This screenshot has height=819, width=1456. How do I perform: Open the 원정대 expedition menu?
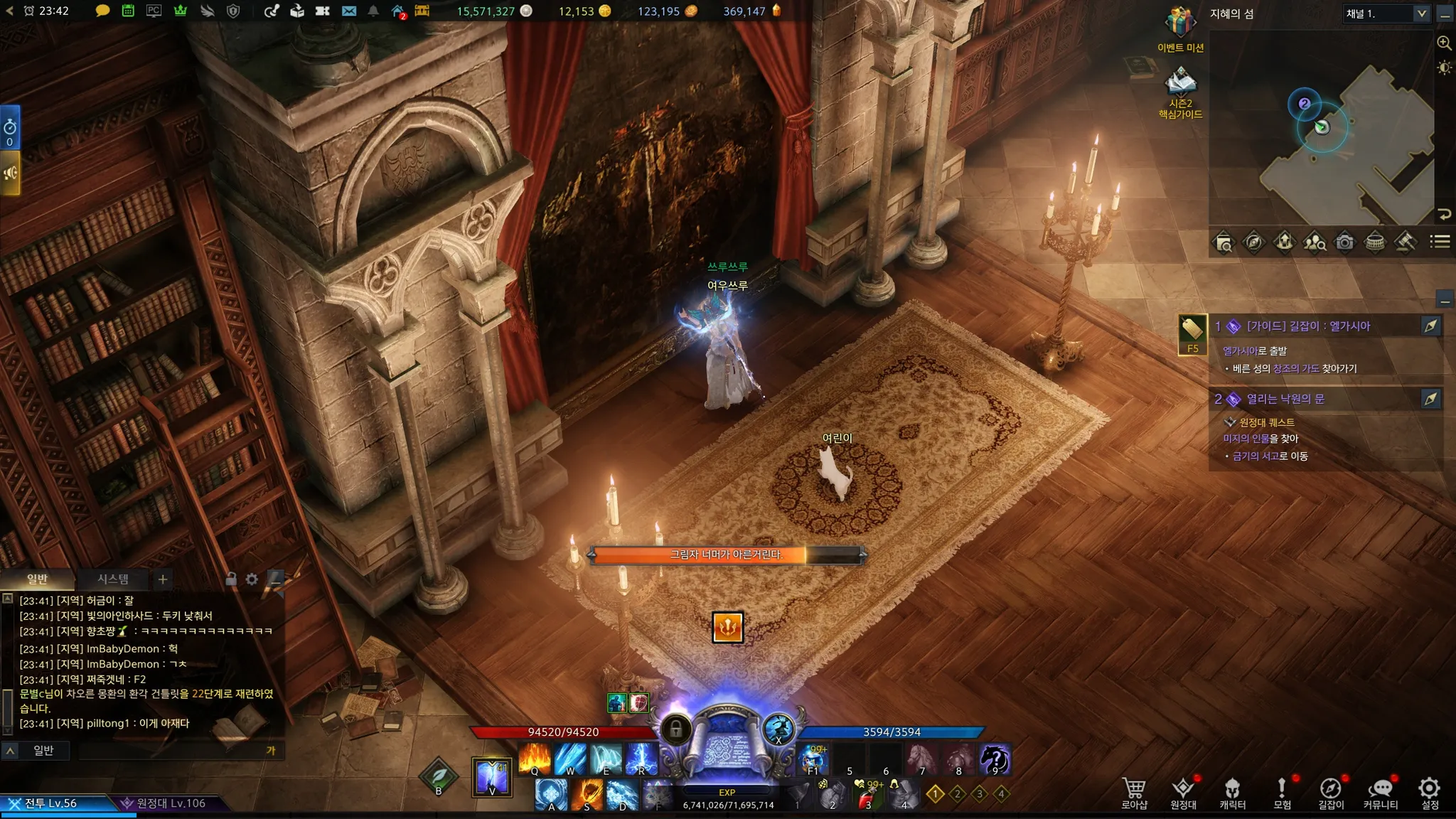[1183, 792]
